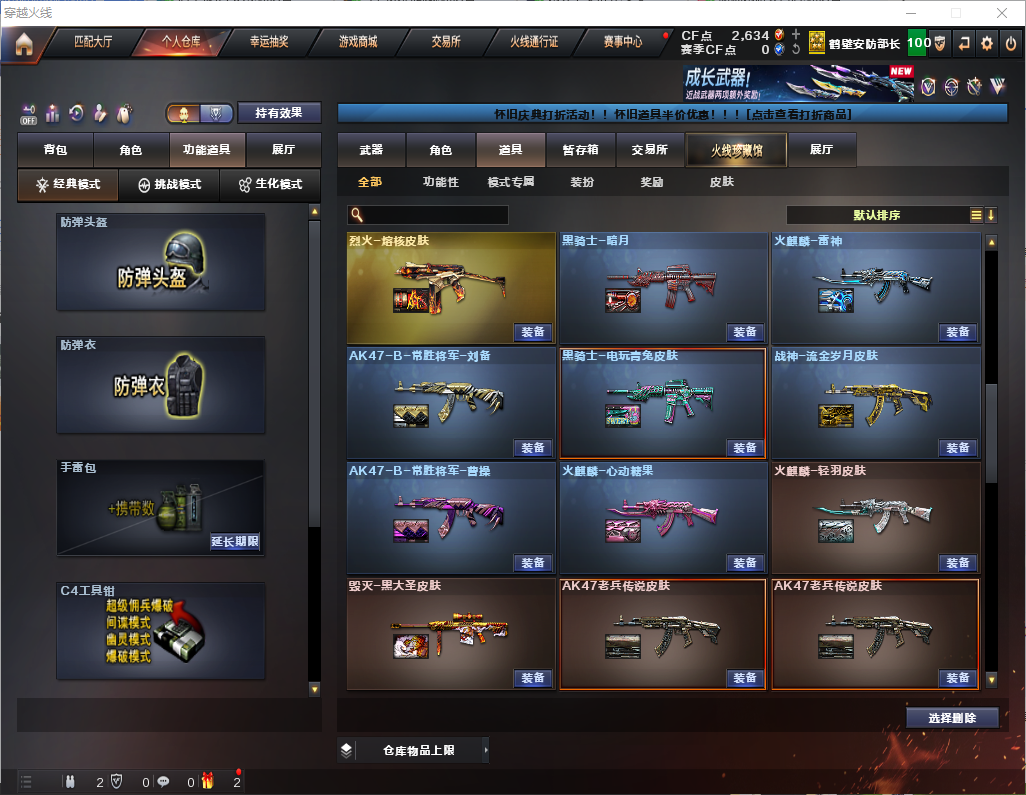This screenshot has height=795, width=1026.
Task: Select the 防弹头盔 bulletproof helmet item
Action: click(161, 262)
